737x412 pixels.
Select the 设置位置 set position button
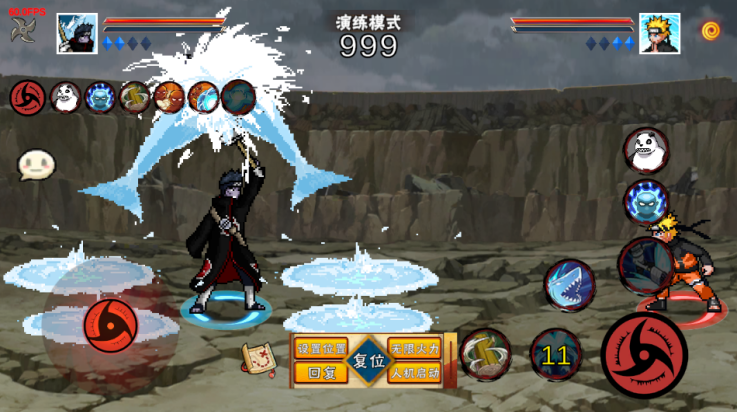(321, 349)
